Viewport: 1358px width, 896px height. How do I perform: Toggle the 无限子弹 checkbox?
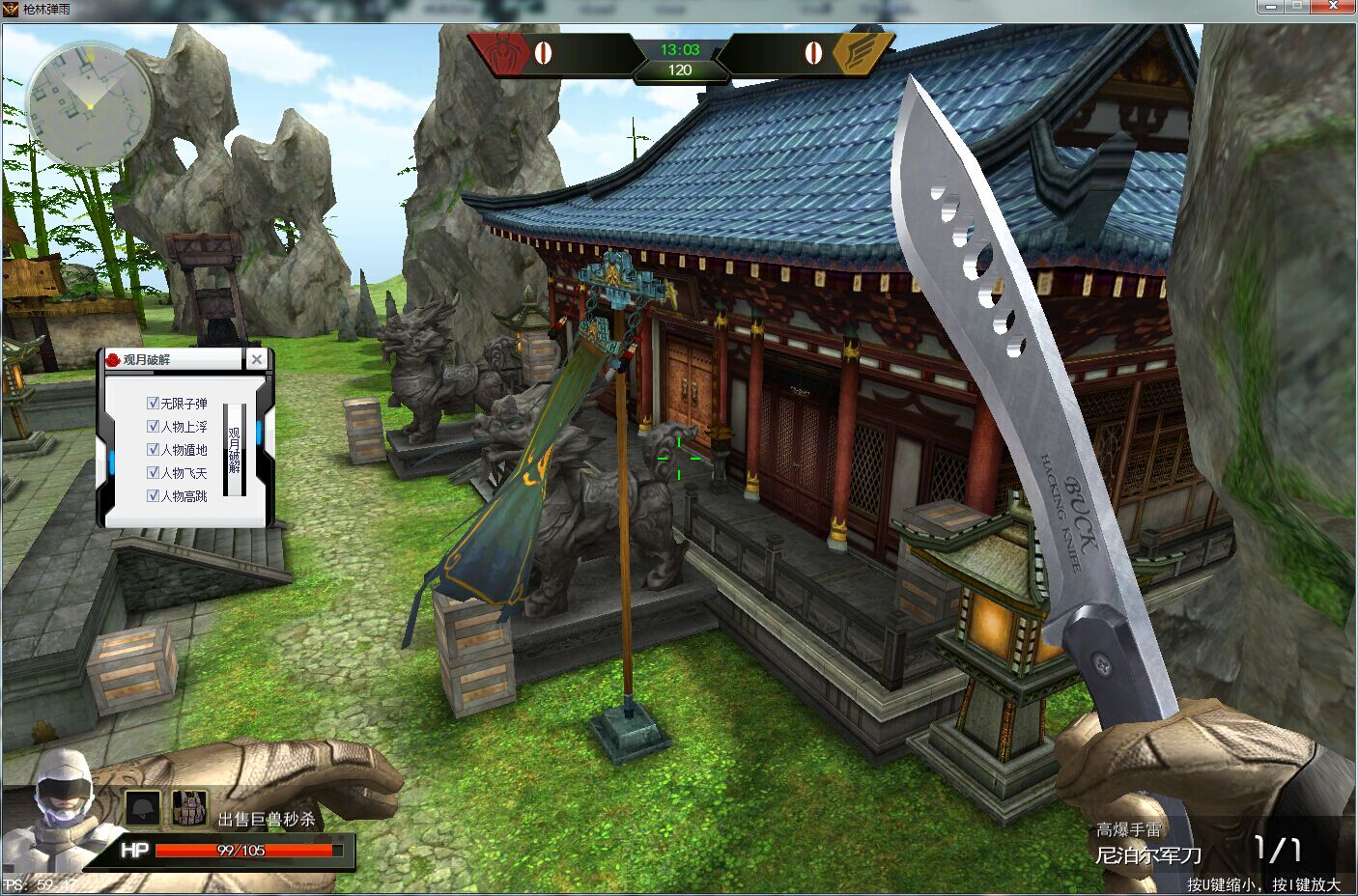153,403
